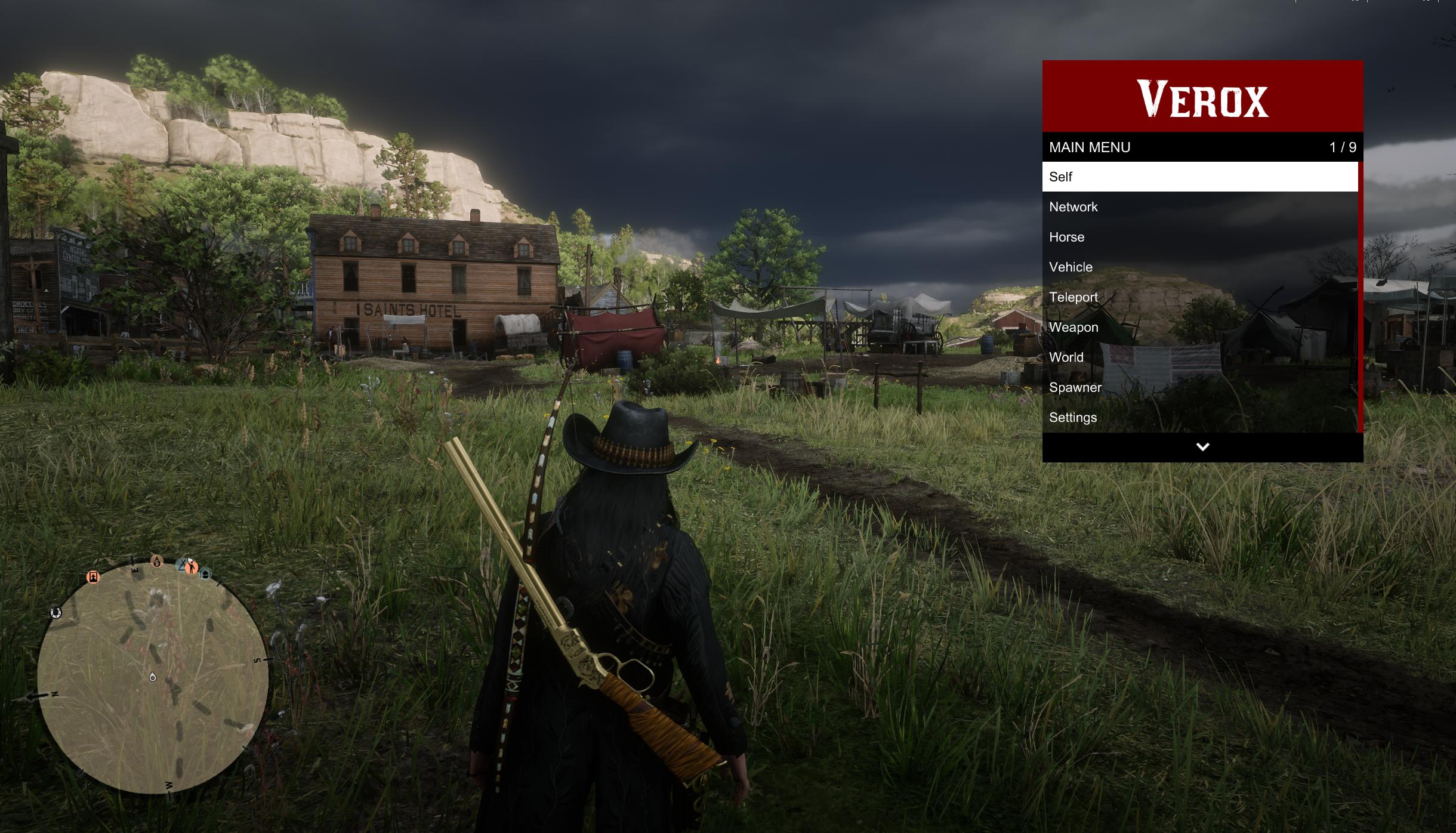The height and width of the screenshot is (833, 1456).
Task: Select the hooded fence icon on the minimap
Action: tap(157, 562)
